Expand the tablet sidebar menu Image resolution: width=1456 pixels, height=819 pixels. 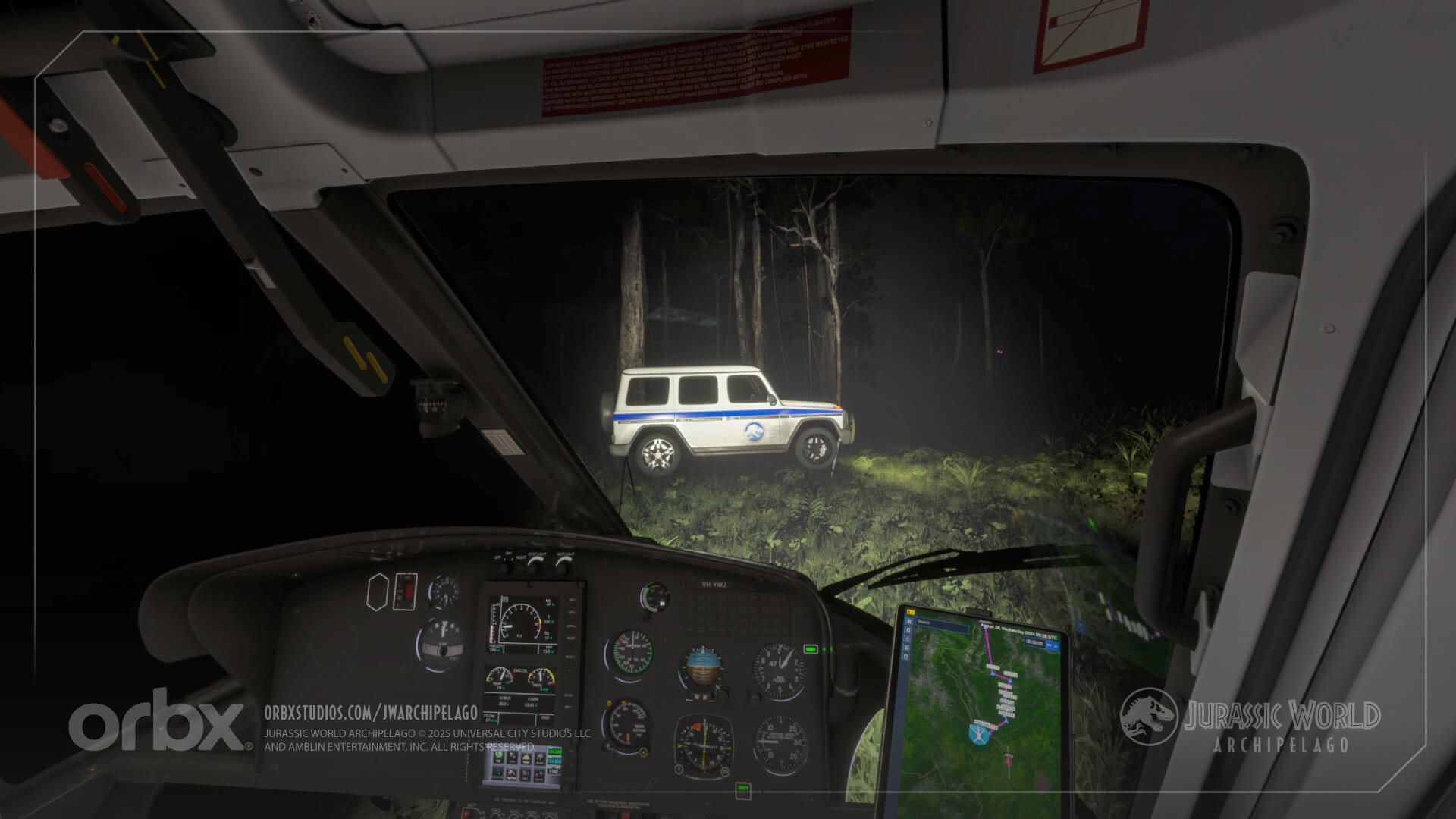pos(911,611)
